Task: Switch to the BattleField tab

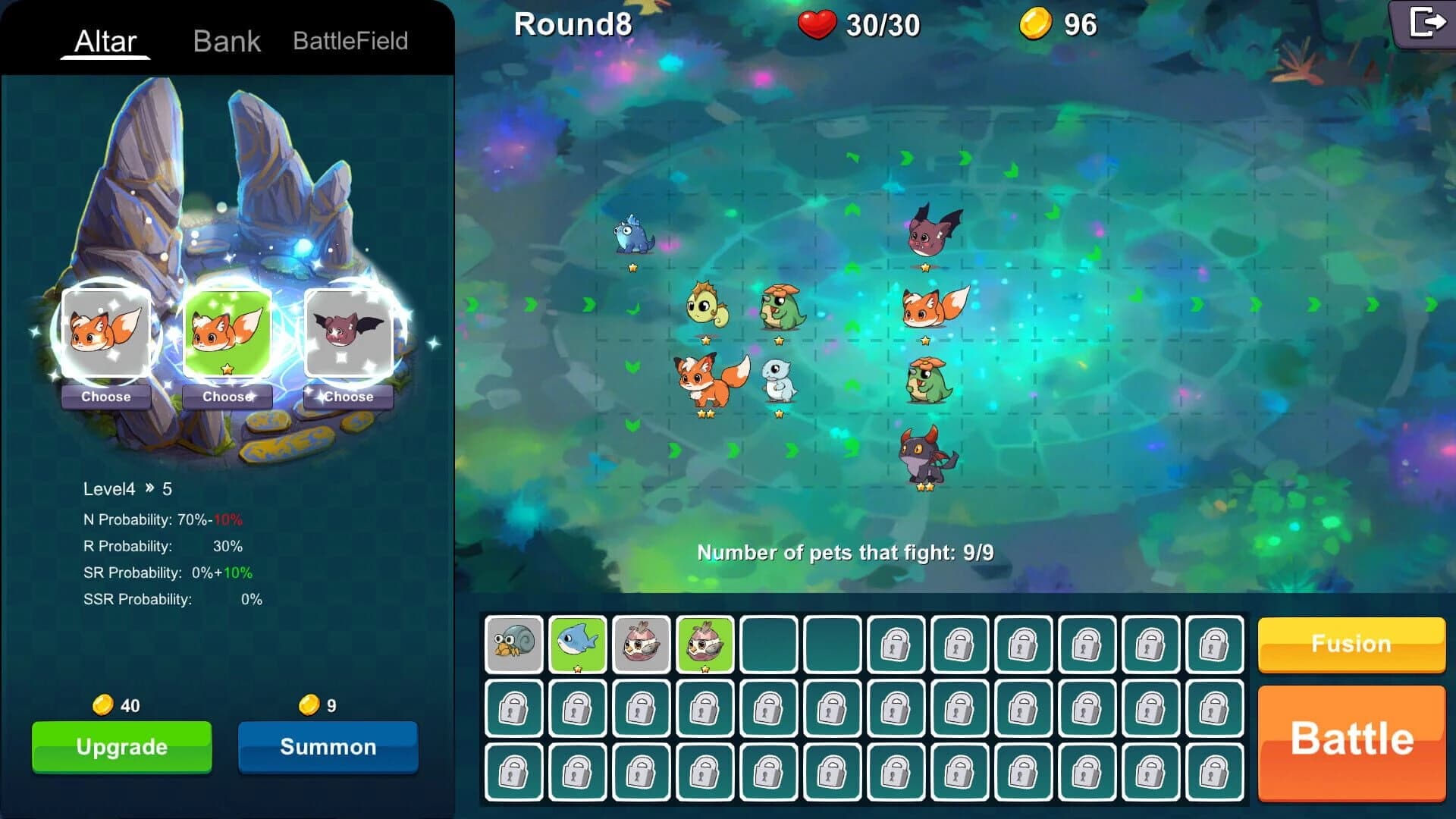Action: coord(351,41)
